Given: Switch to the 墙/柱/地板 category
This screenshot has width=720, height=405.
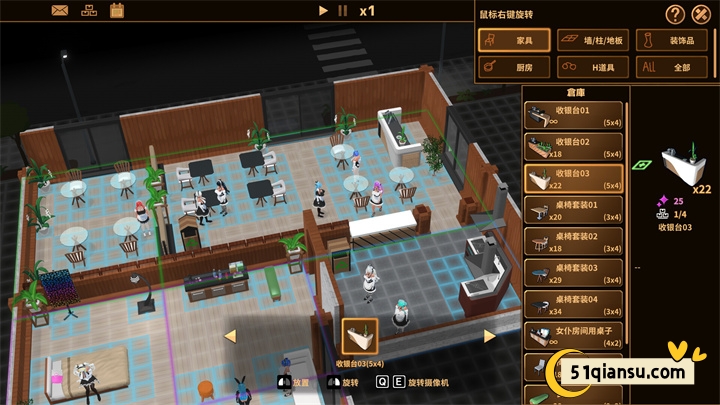Looking at the screenshot, I should [591, 41].
